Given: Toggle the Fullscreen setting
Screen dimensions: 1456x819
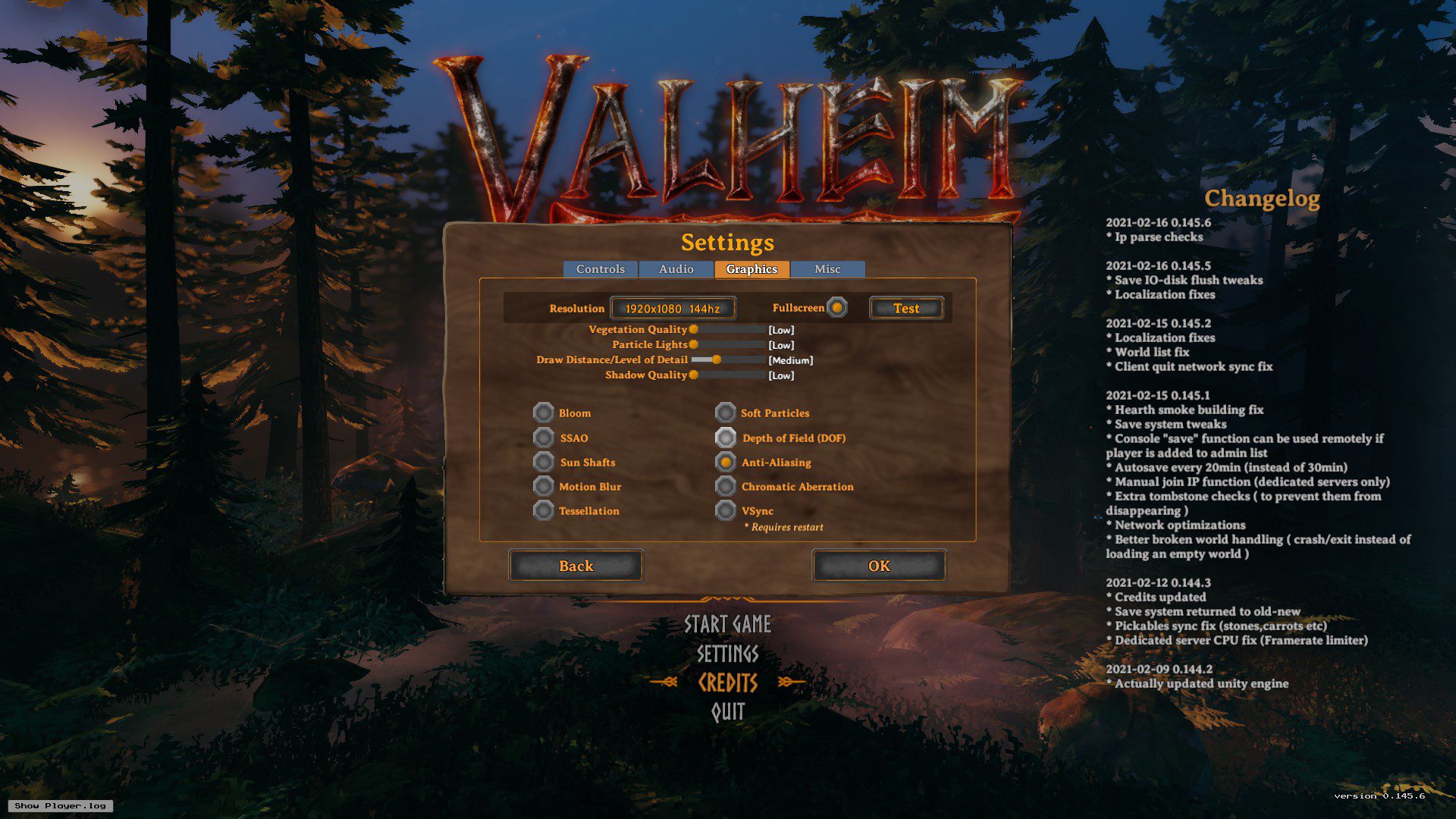Looking at the screenshot, I should (836, 308).
